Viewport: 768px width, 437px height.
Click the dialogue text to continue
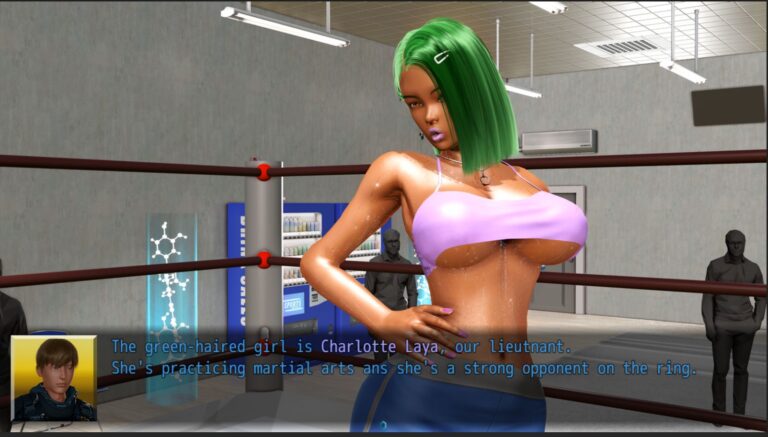pos(403,357)
